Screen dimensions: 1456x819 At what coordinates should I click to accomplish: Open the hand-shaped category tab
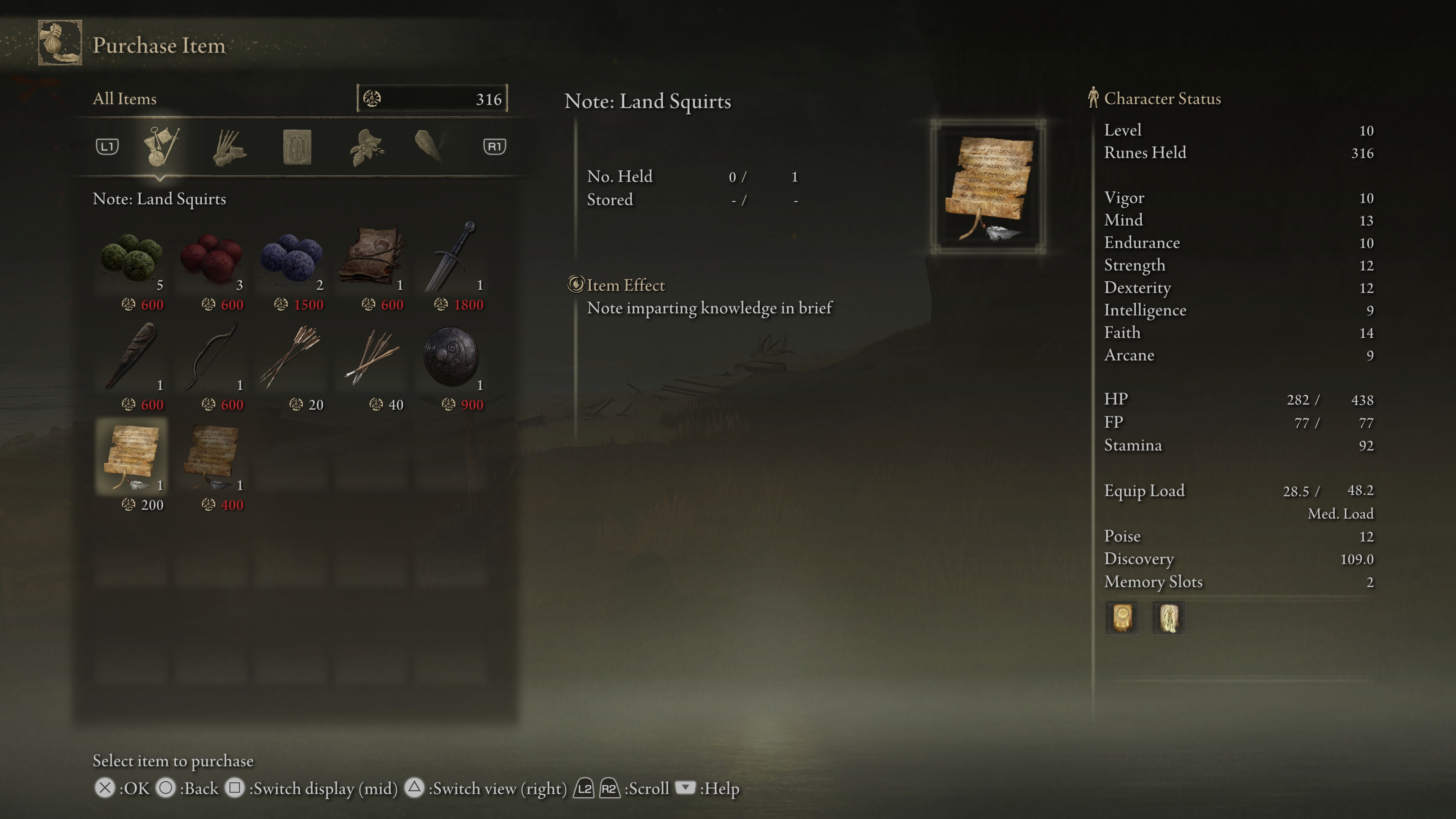tap(229, 147)
